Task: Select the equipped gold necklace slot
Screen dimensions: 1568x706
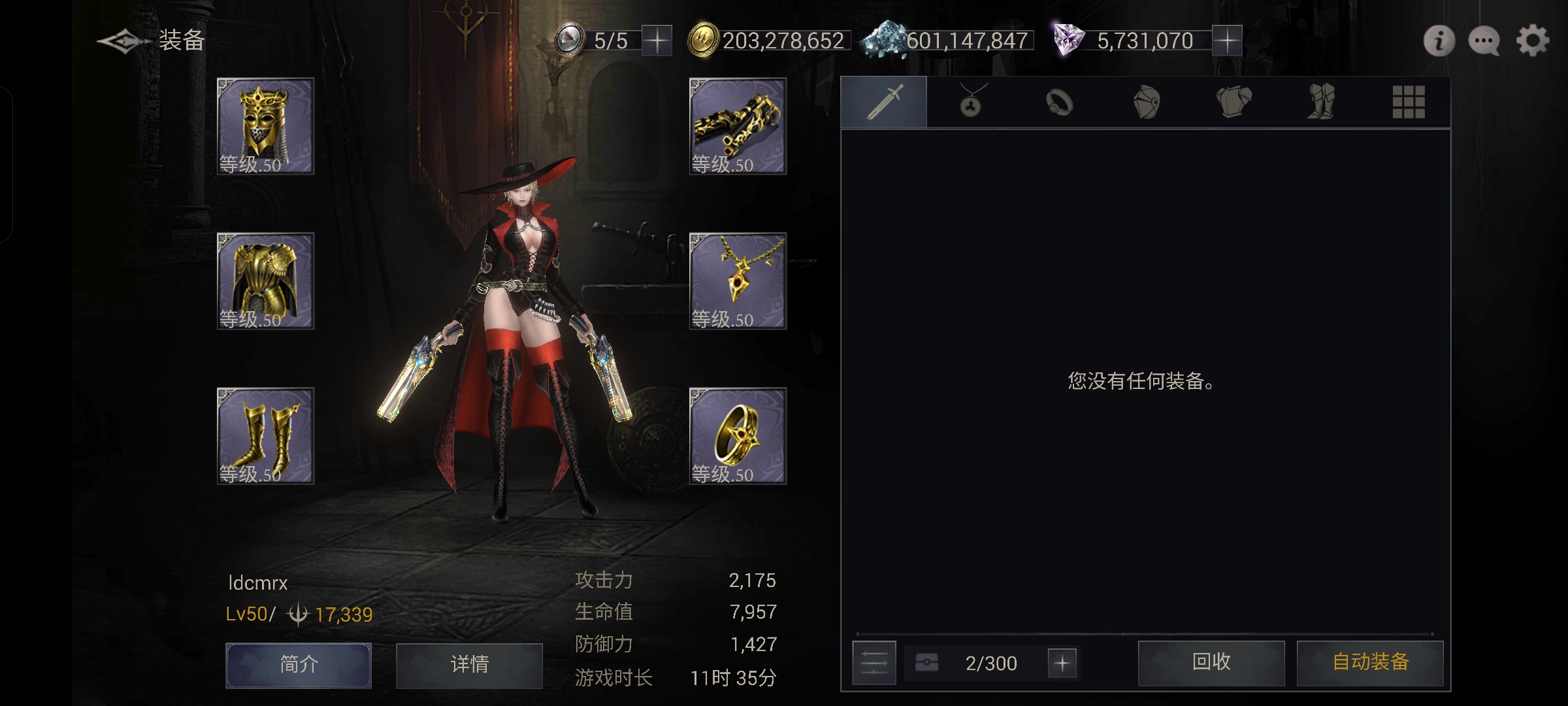Action: pos(738,281)
